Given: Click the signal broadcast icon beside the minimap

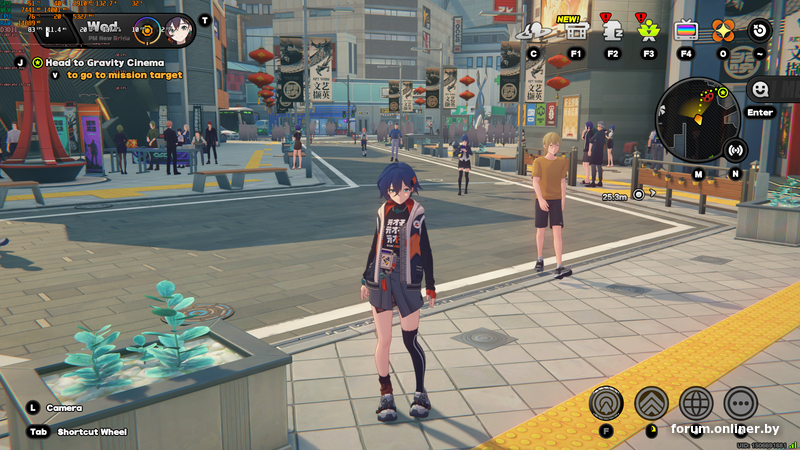Looking at the screenshot, I should 736,151.
